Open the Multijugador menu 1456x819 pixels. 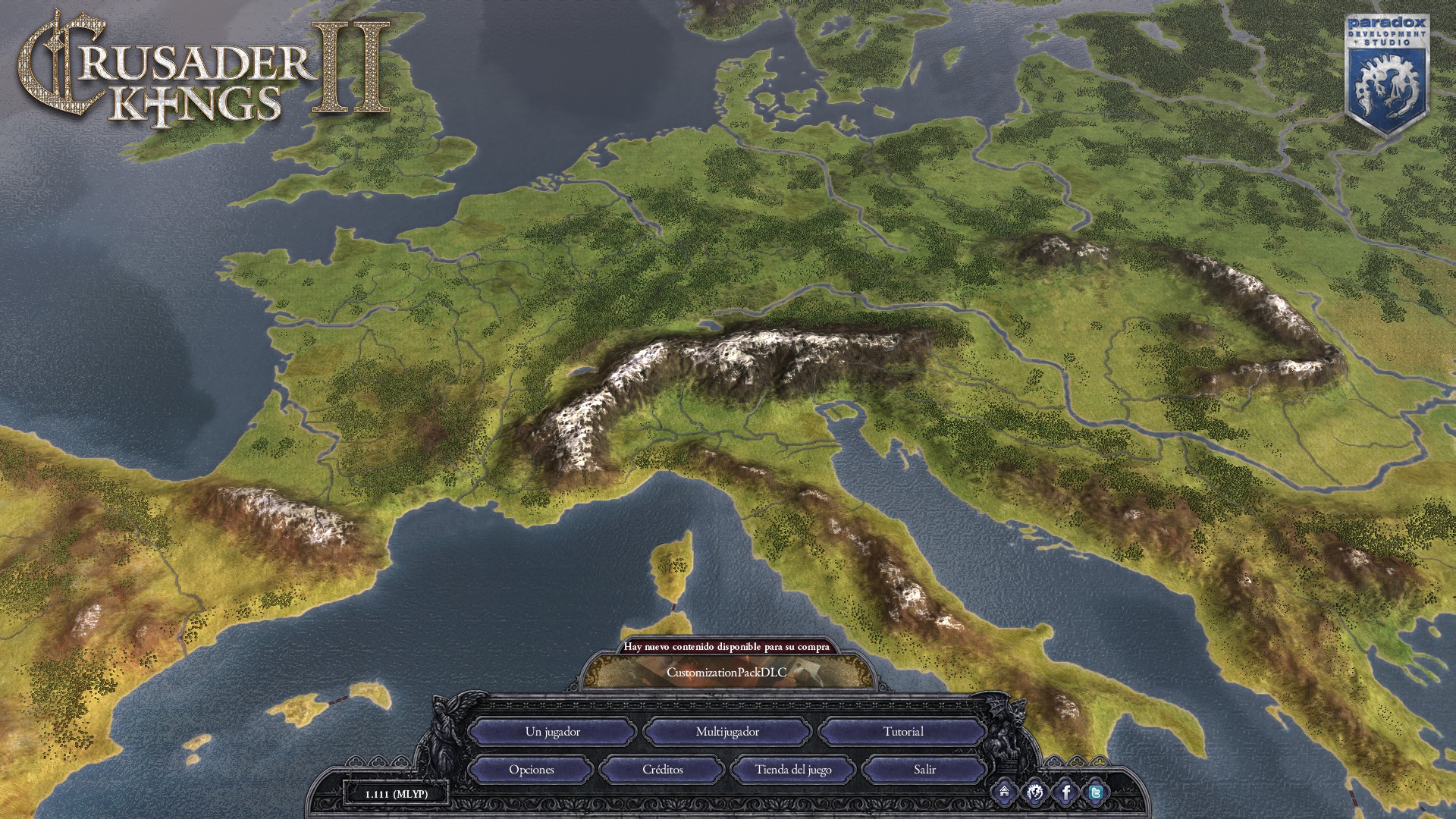coord(727,732)
